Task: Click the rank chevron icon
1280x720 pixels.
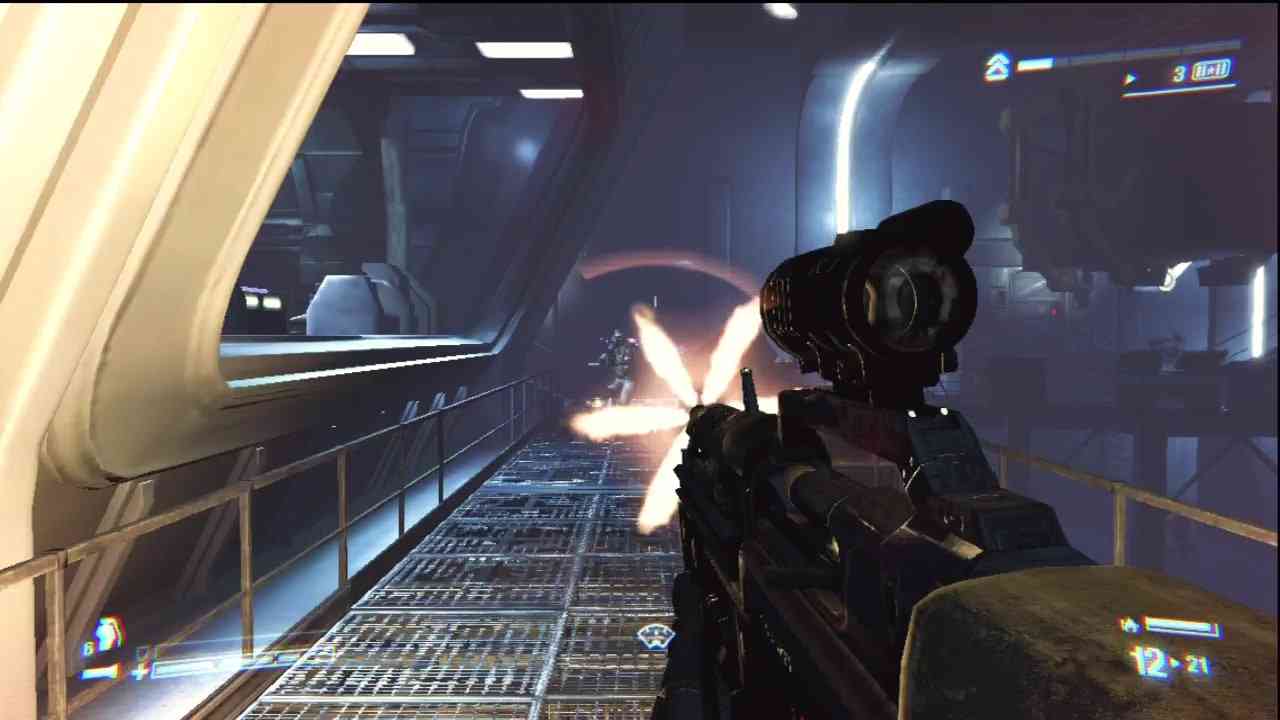Action: point(997,67)
